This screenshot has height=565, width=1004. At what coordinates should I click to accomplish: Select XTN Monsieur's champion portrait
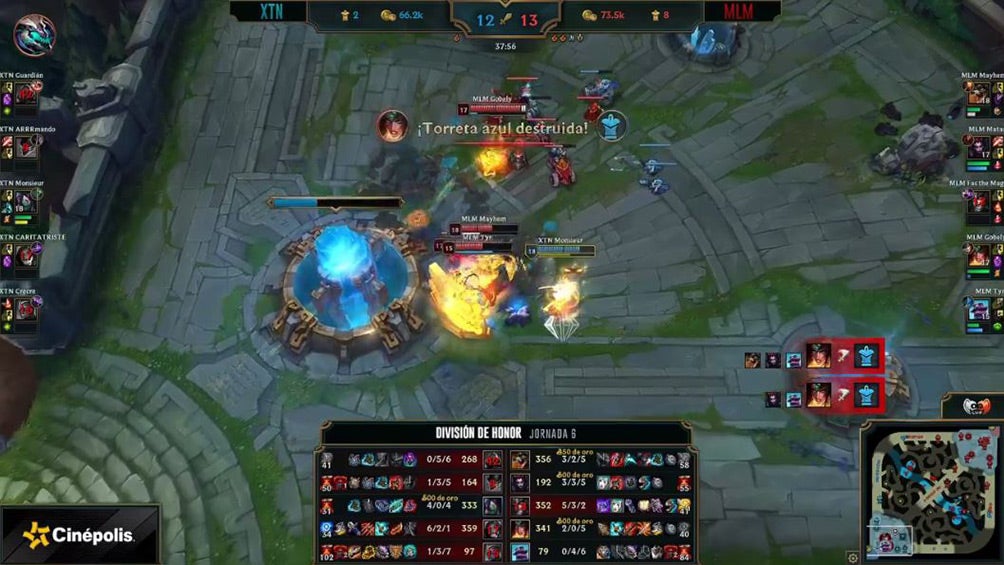pyautogui.click(x=27, y=202)
